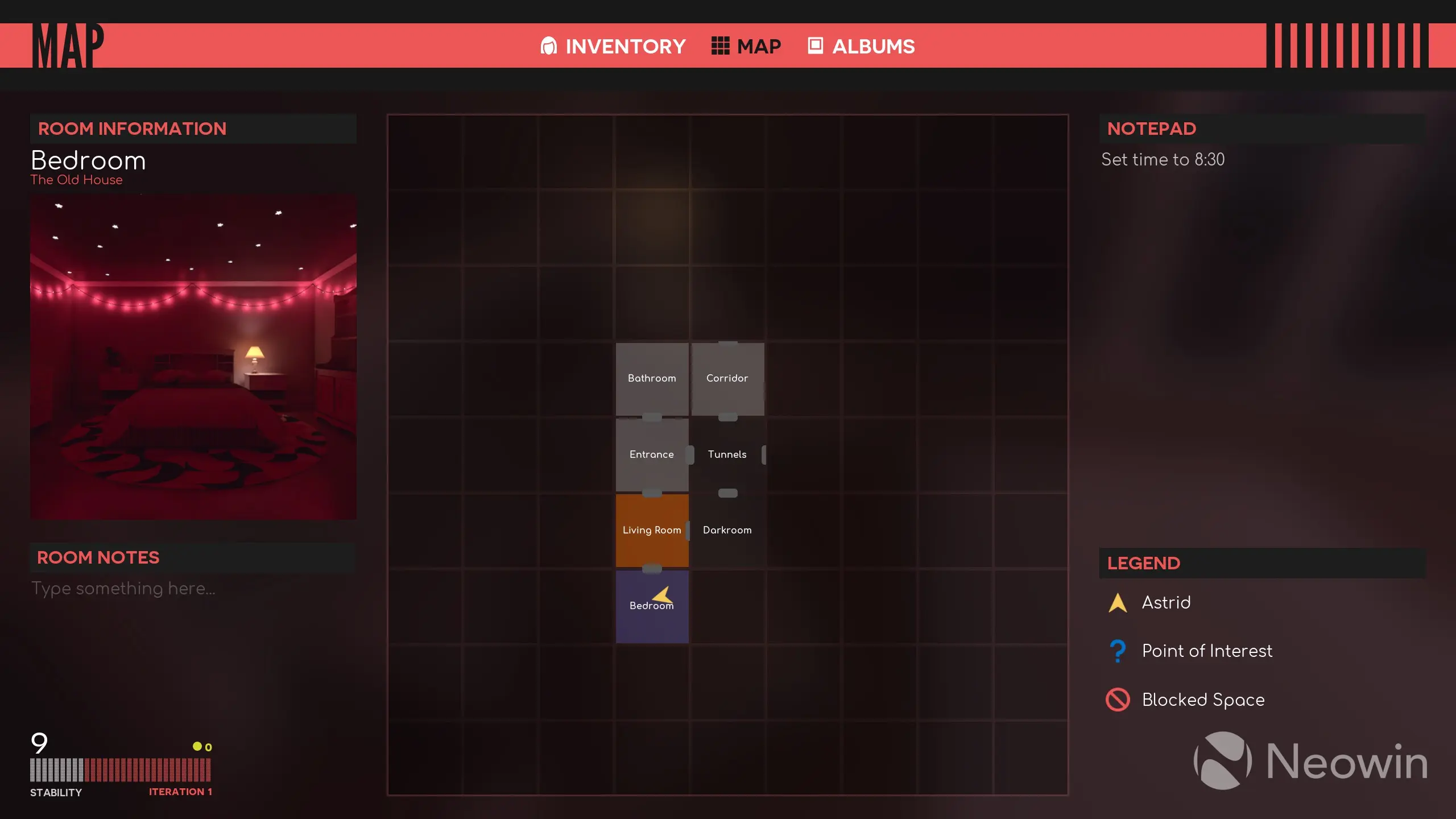Pick the orange Living Room tile
The width and height of the screenshot is (1456, 819).
click(652, 530)
